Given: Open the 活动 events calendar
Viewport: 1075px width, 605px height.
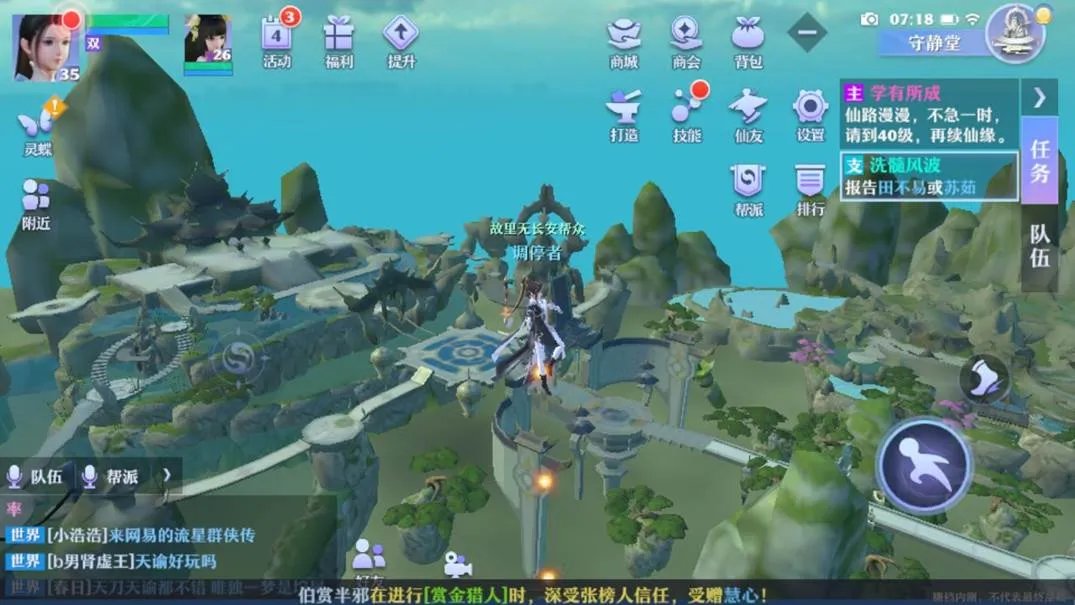Looking at the screenshot, I should [277, 38].
